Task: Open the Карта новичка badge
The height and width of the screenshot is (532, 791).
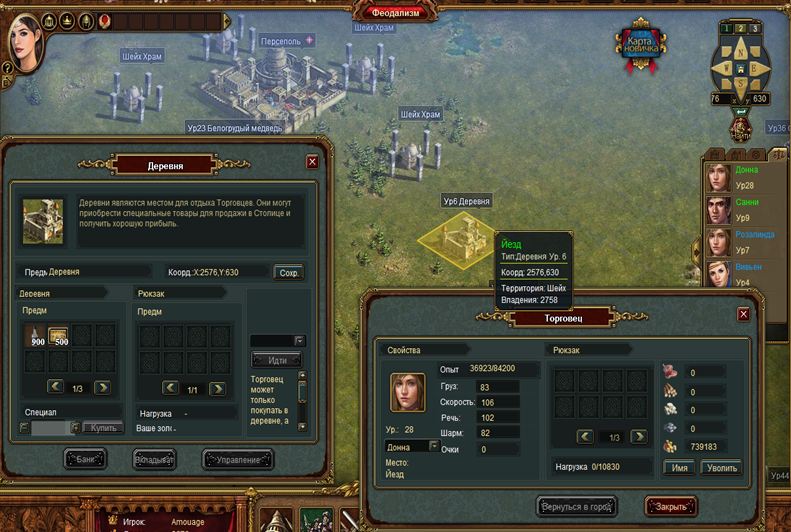Action: (x=641, y=45)
